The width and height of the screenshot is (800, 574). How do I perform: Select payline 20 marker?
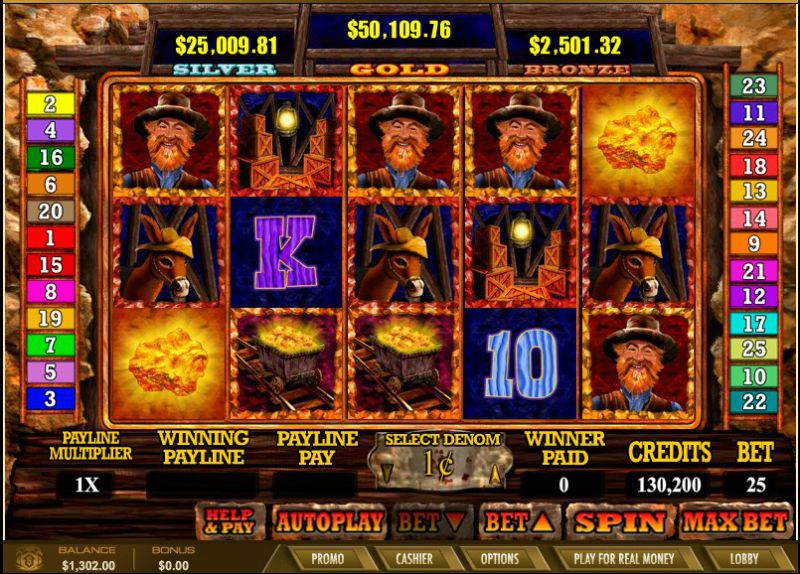[50, 211]
